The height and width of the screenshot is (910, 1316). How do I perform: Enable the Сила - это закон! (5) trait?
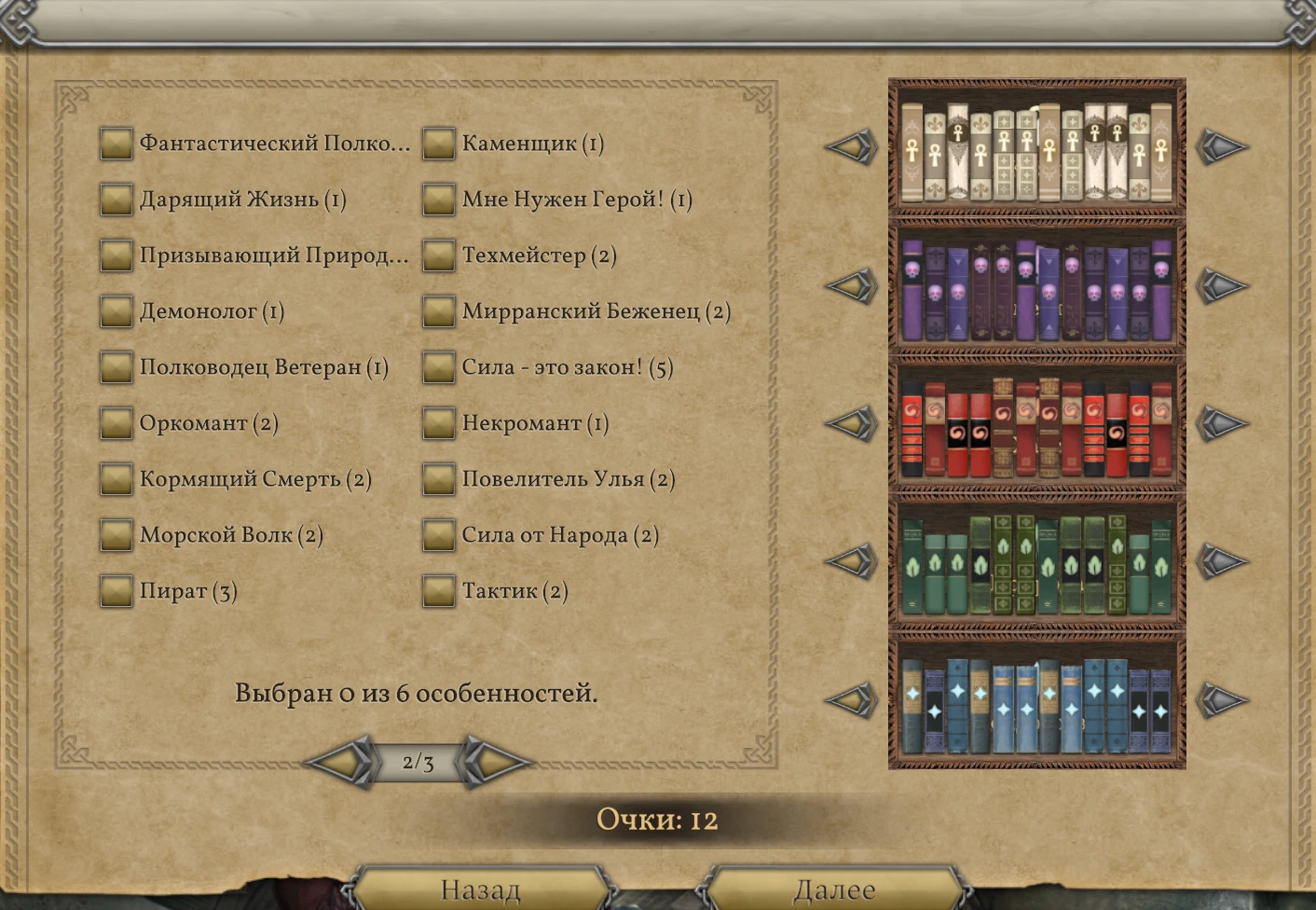[x=438, y=367]
